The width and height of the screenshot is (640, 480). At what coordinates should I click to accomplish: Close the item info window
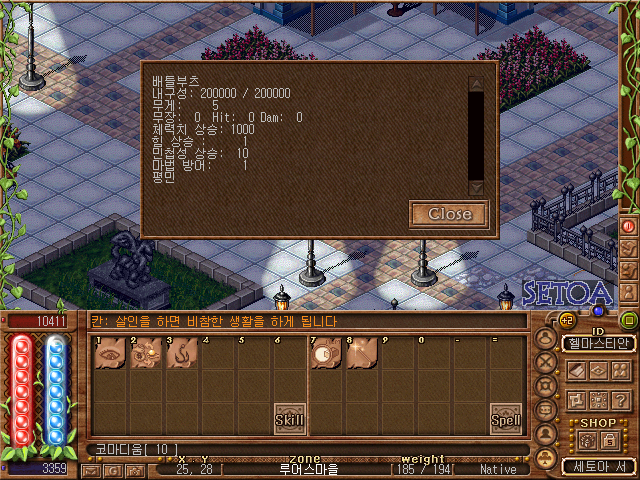point(449,214)
